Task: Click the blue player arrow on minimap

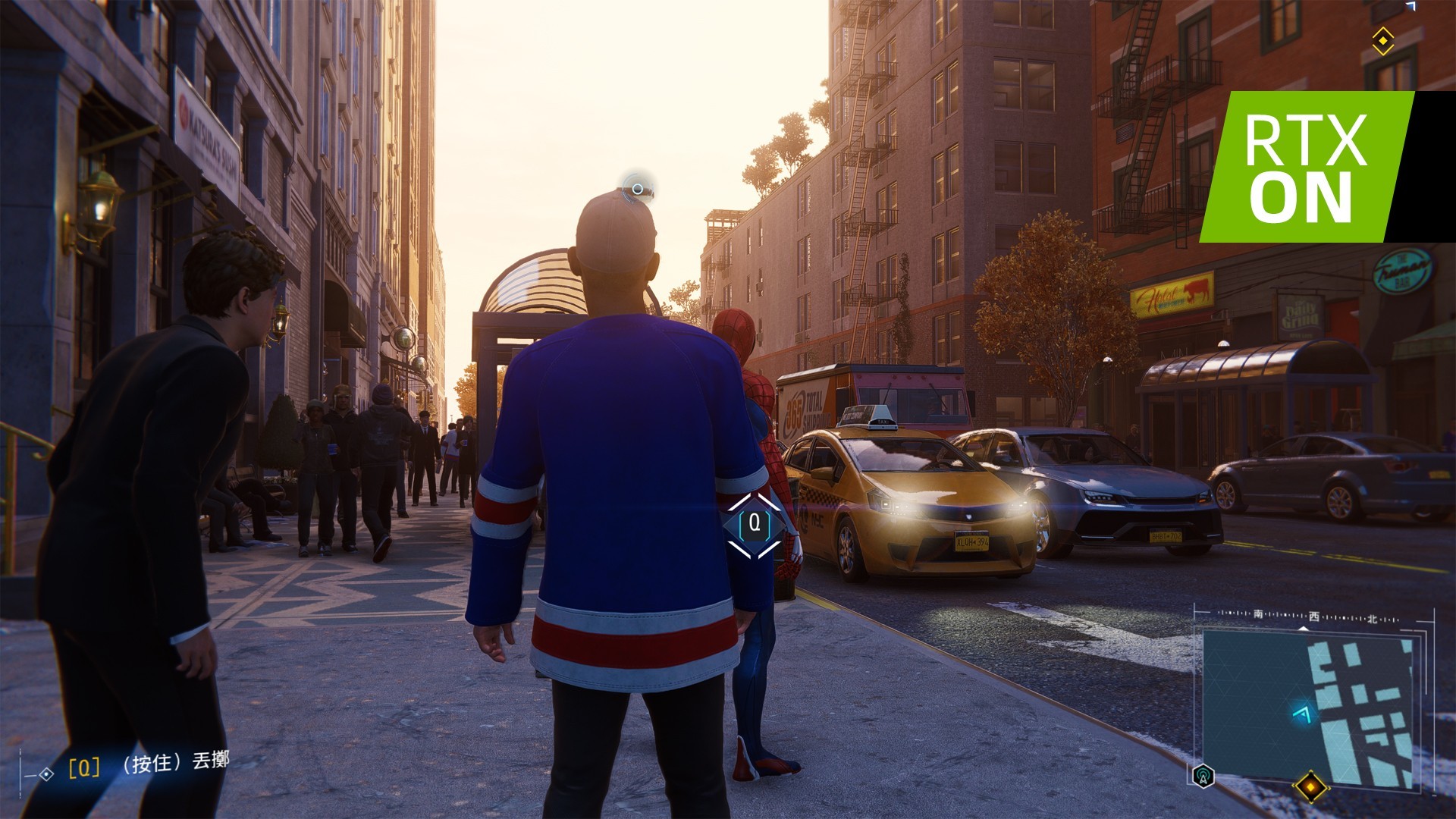Action: click(x=1302, y=713)
